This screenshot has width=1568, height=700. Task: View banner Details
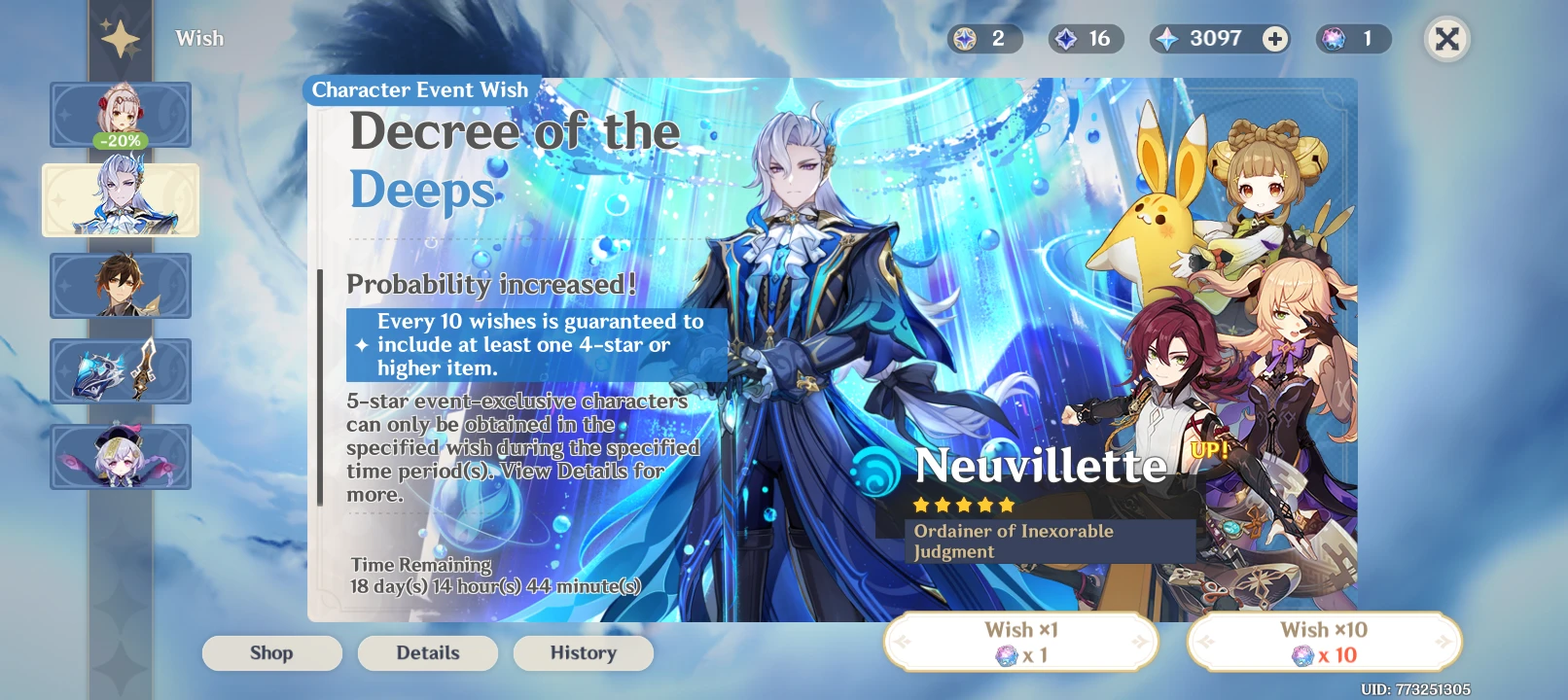427,652
